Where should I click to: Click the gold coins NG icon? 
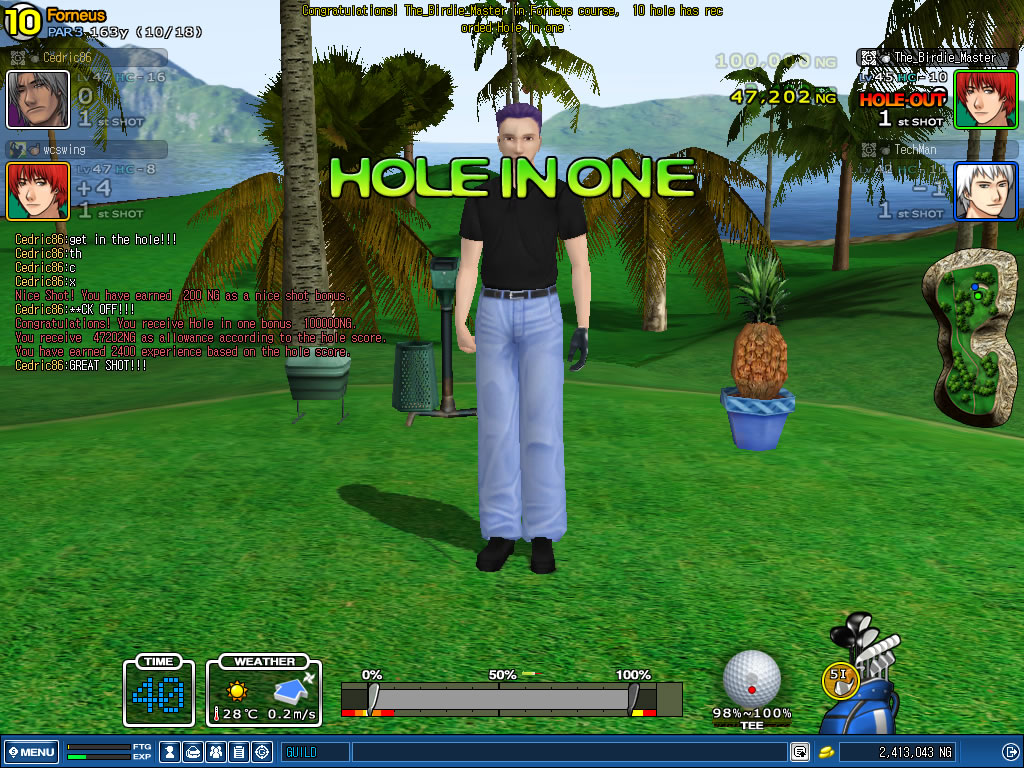pyautogui.click(x=827, y=751)
